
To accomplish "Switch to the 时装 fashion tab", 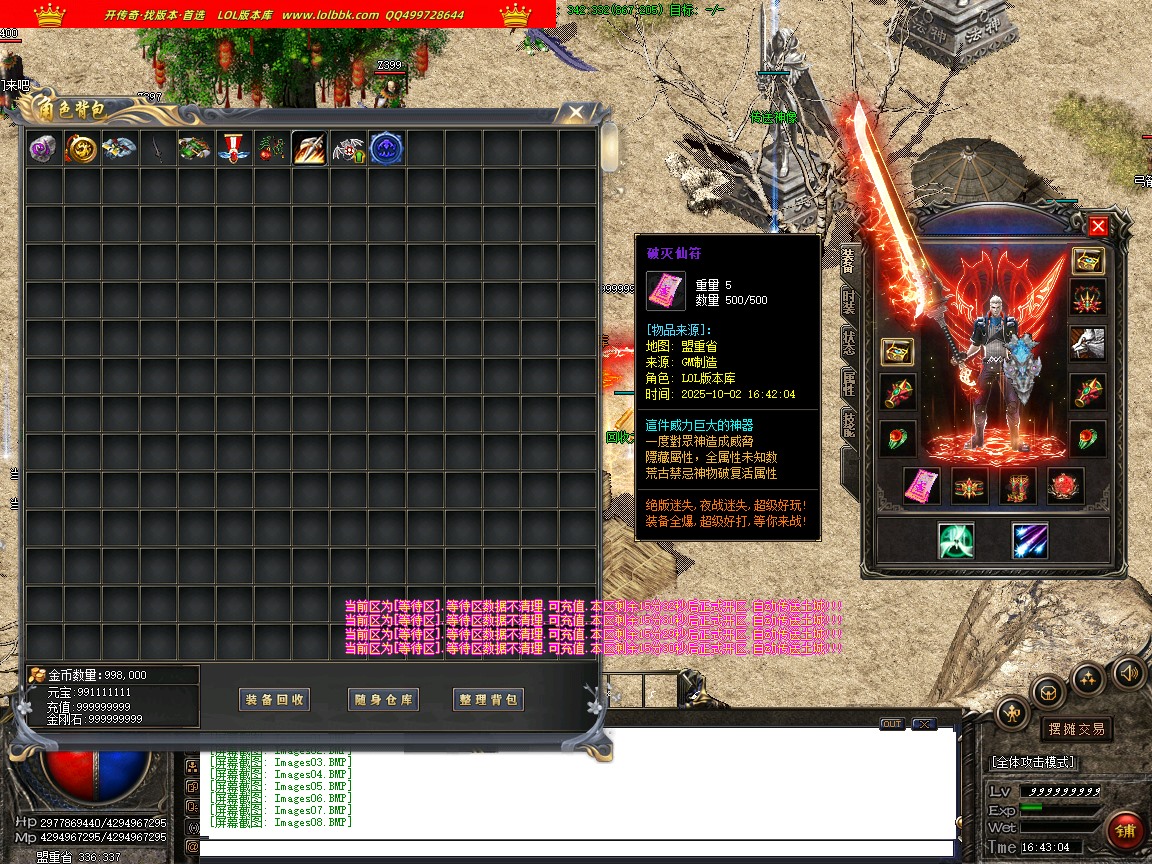I will pyautogui.click(x=849, y=299).
